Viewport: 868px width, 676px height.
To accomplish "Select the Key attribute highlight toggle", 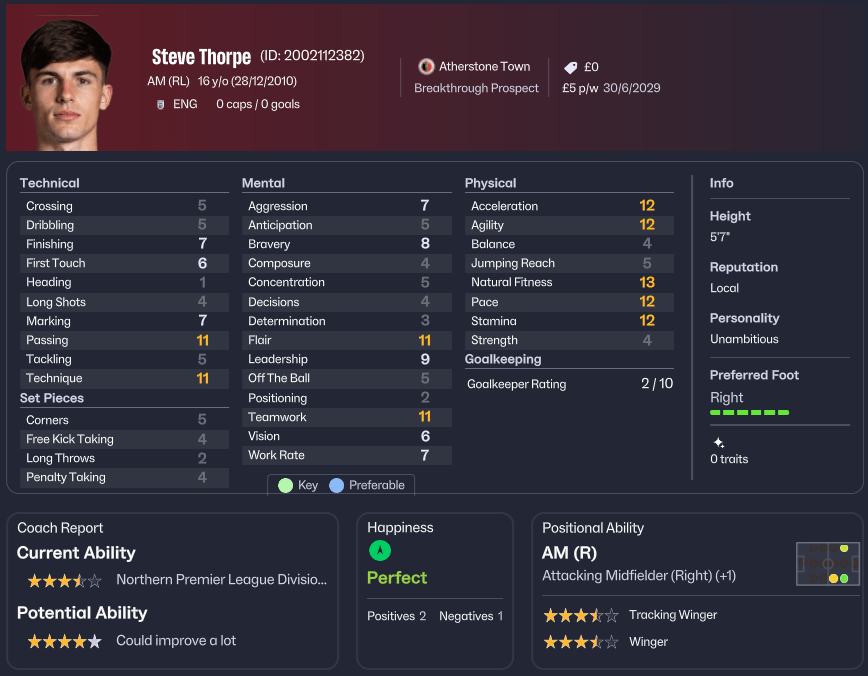I will 298,485.
